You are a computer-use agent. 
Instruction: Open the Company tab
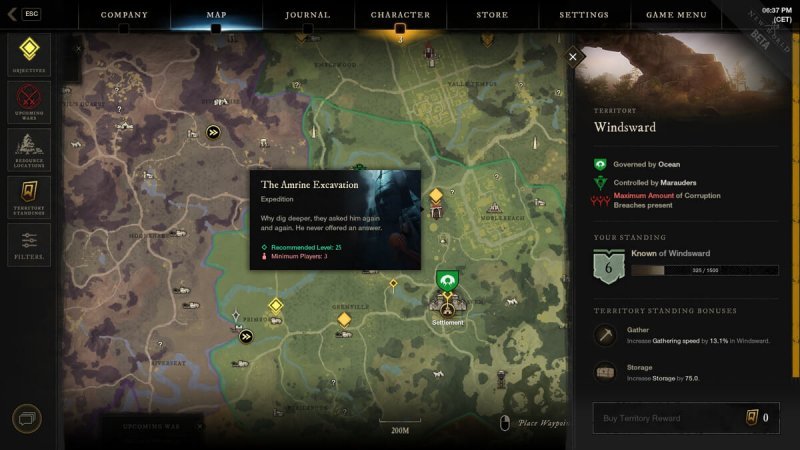(x=124, y=15)
